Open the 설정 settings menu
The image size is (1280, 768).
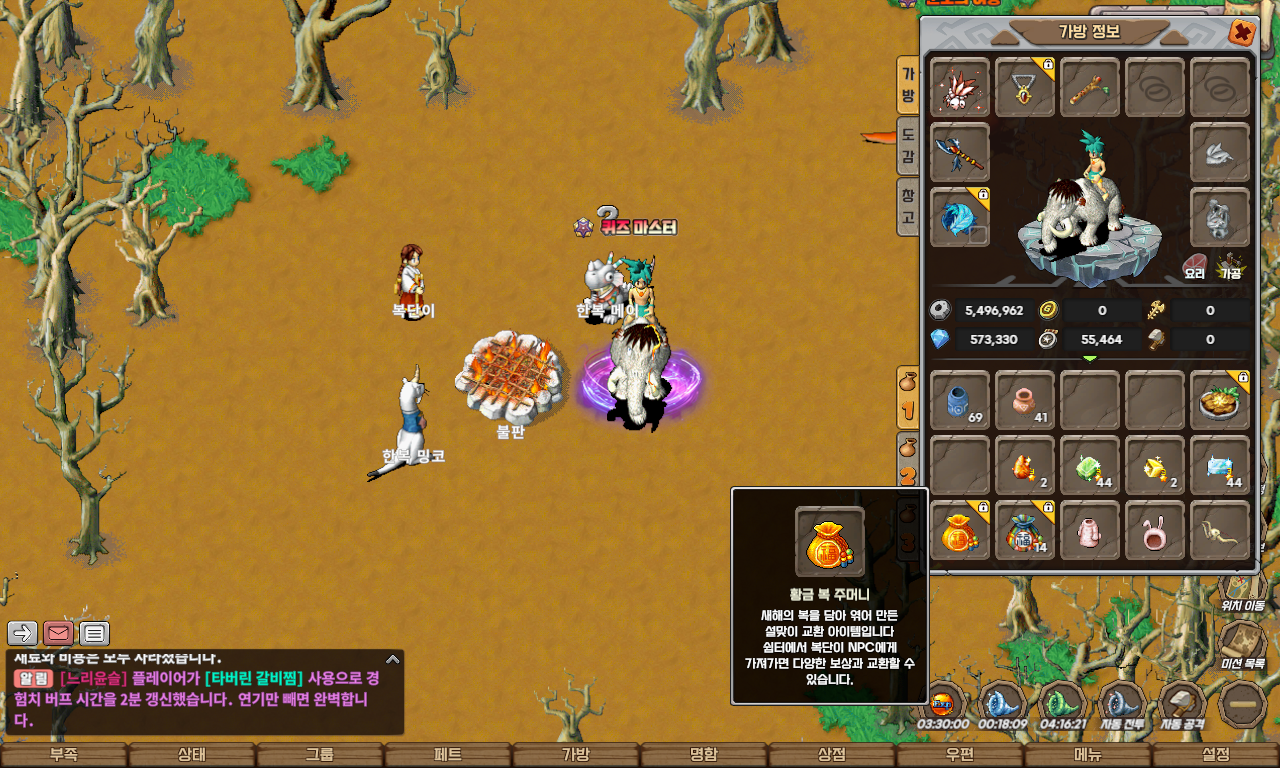pyautogui.click(x=1216, y=755)
